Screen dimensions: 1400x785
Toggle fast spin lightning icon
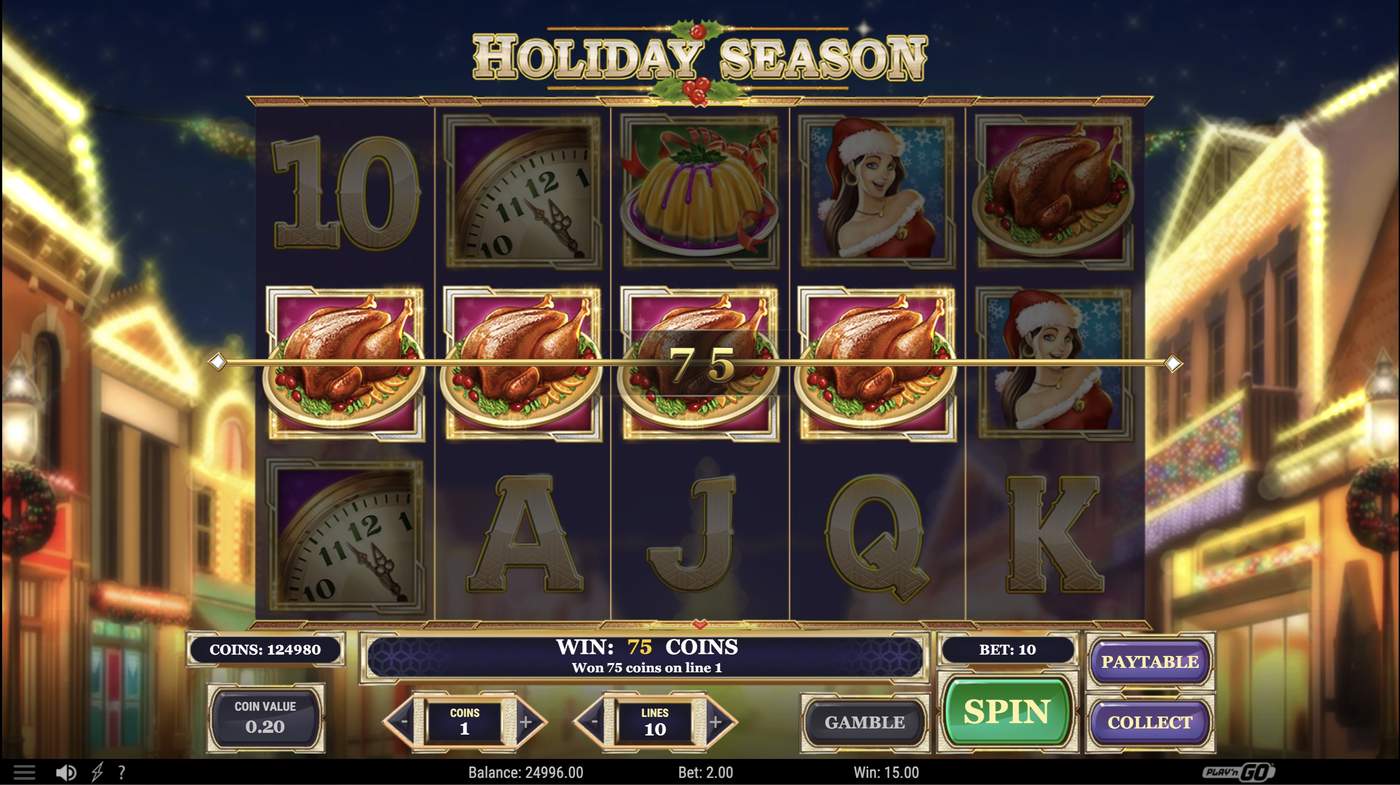(x=96, y=770)
